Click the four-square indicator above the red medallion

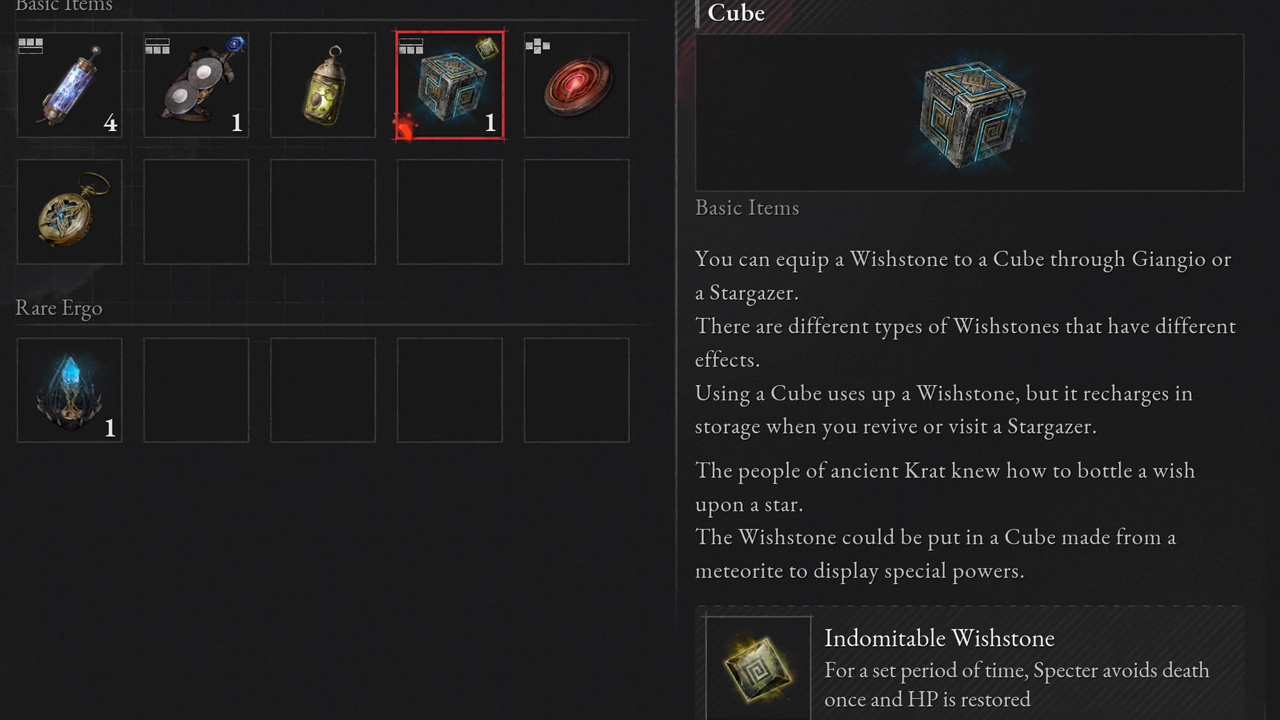[536, 44]
